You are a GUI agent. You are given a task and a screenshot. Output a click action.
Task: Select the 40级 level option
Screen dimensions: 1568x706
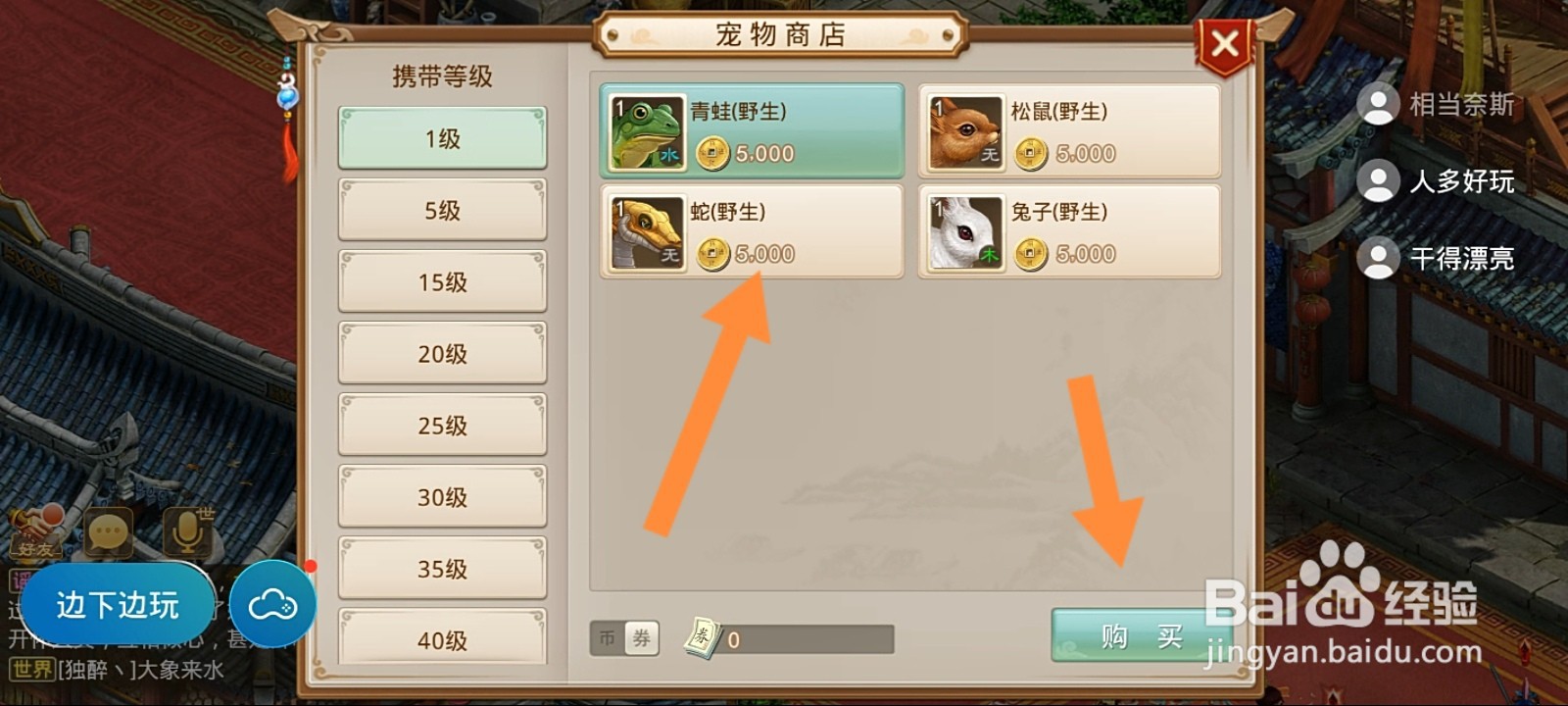(442, 640)
